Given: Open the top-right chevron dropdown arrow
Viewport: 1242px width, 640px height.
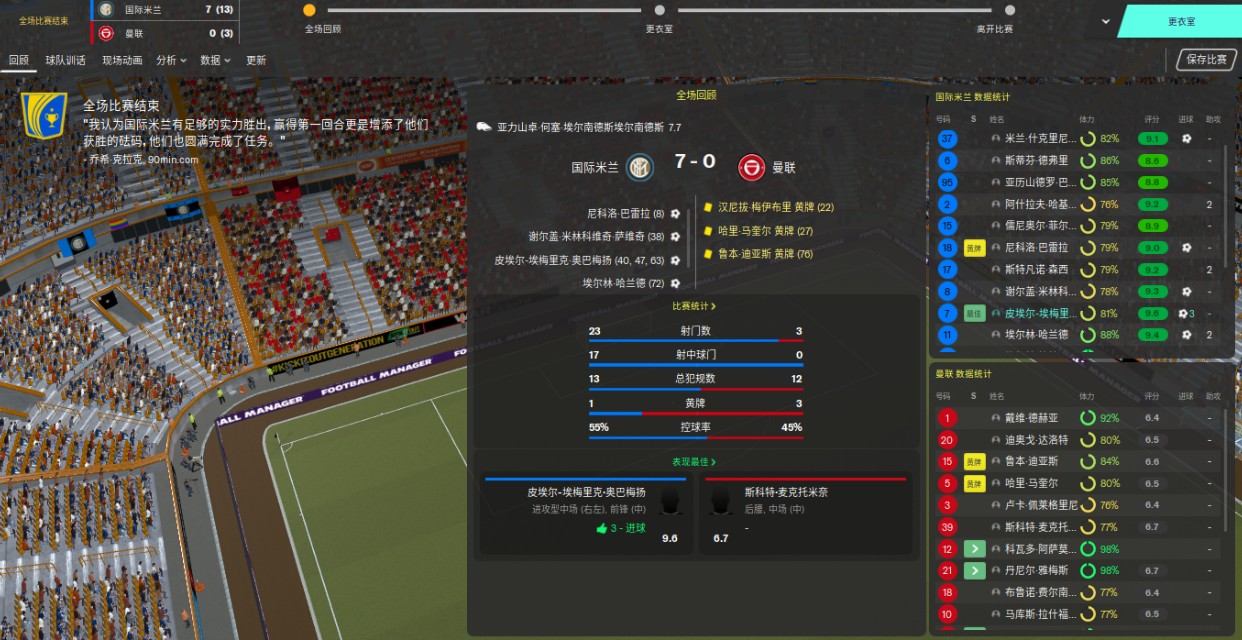Looking at the screenshot, I should (1105, 21).
